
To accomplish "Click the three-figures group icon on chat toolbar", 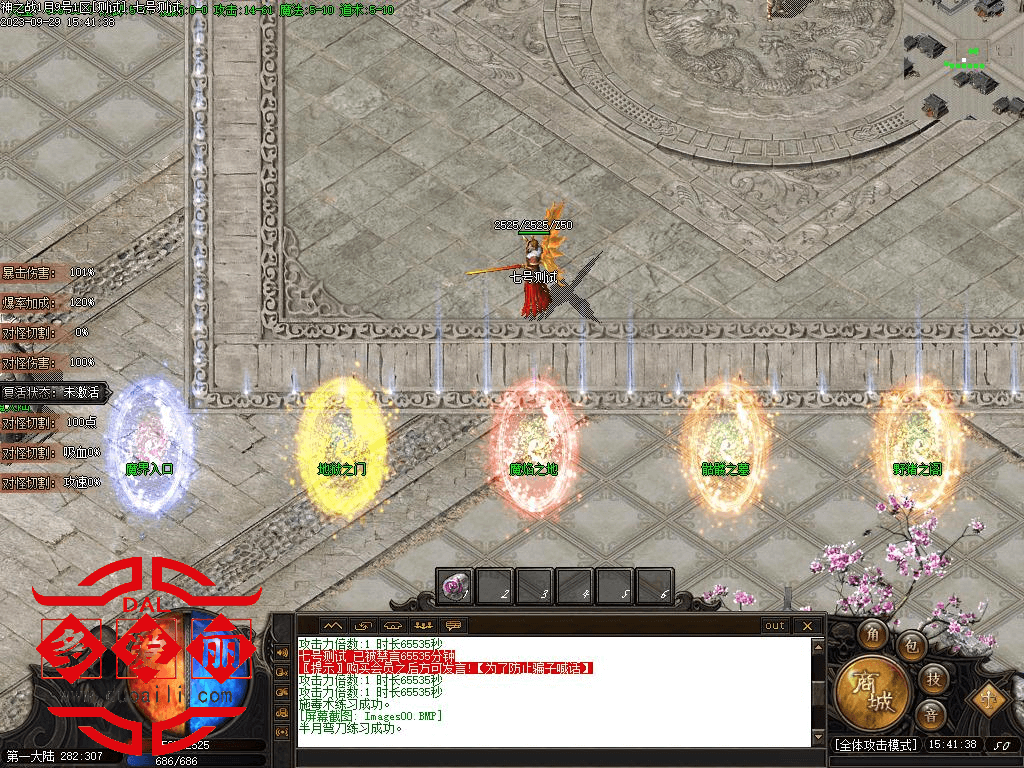I will 422,626.
